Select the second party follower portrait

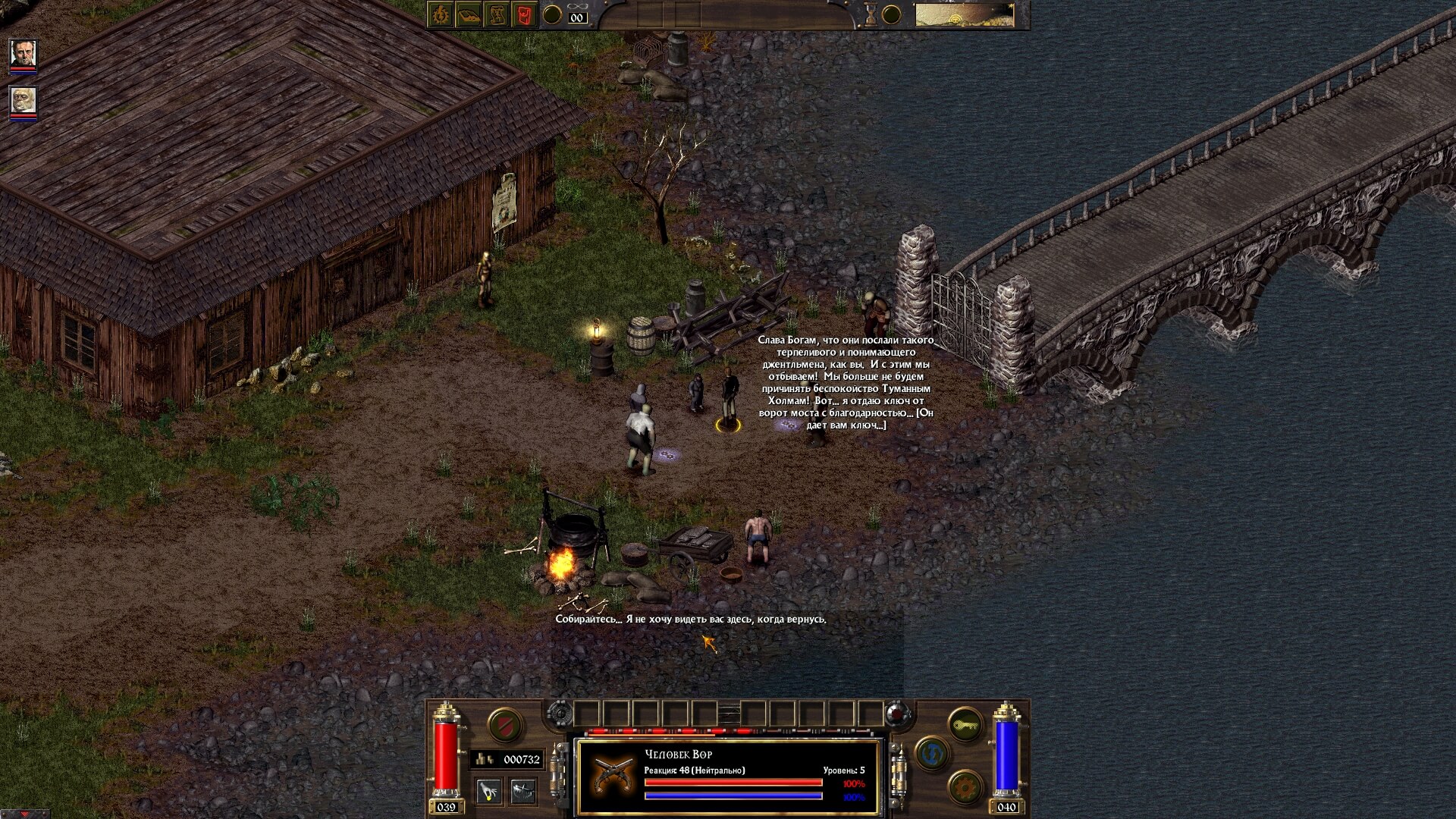pos(23,100)
